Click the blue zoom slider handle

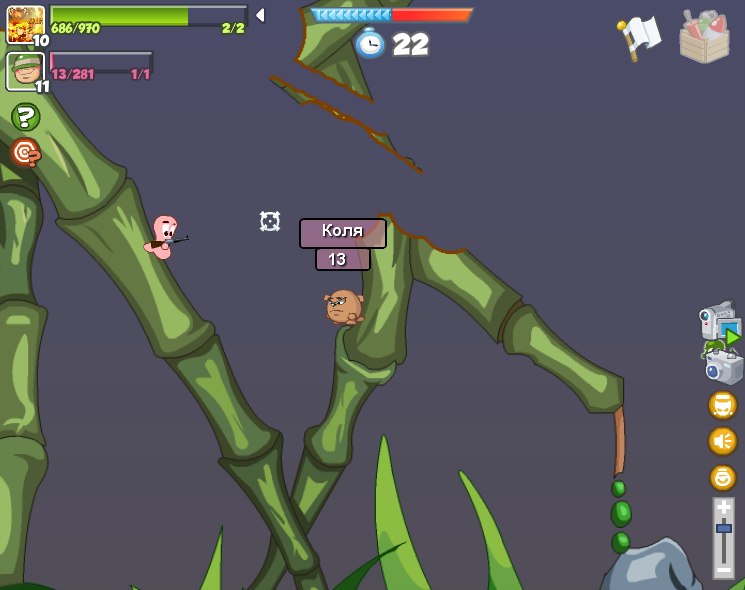click(x=723, y=527)
